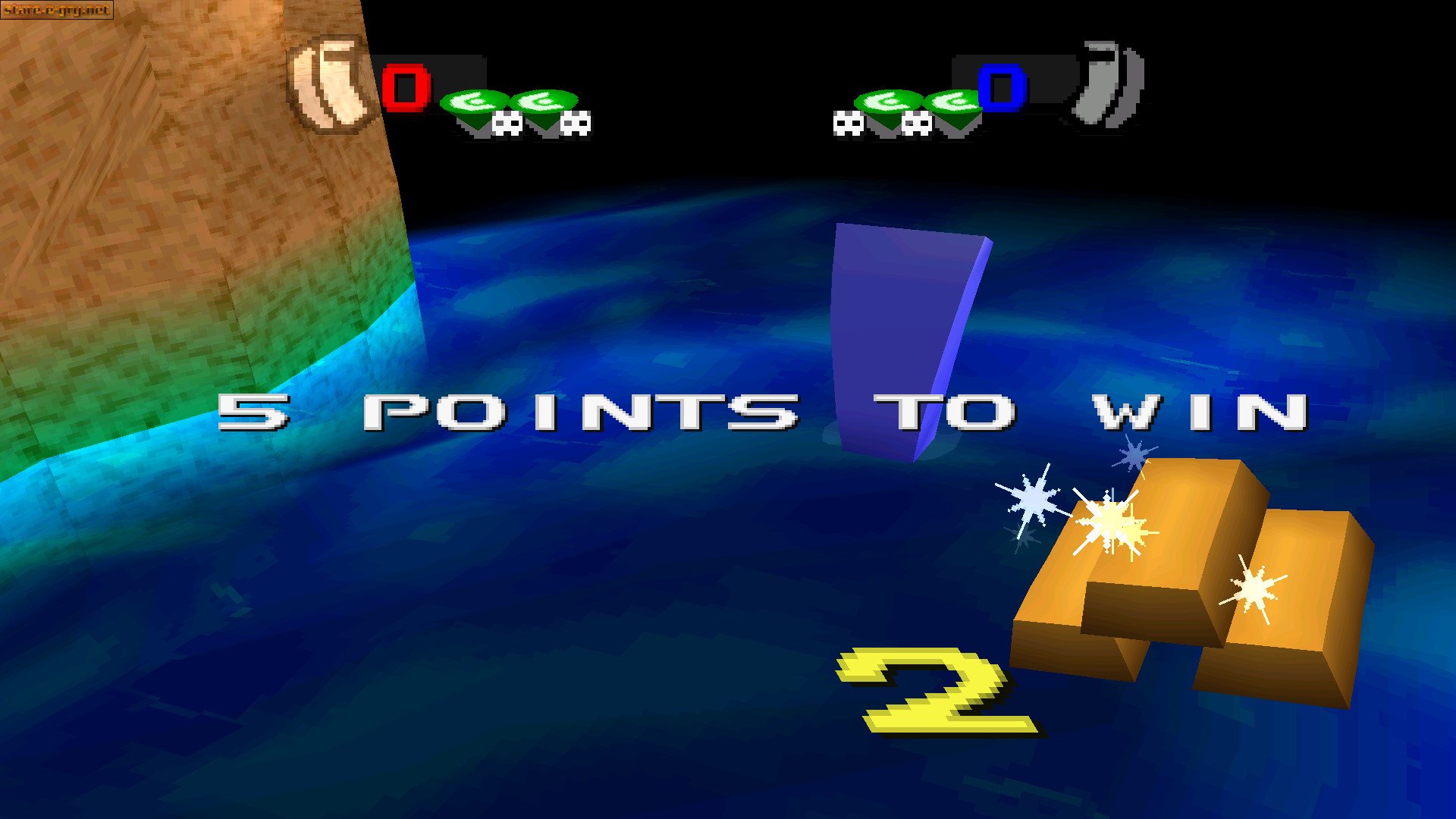The height and width of the screenshot is (819, 1456).
Task: Toggle the red score counter showing 0
Action: [408, 87]
